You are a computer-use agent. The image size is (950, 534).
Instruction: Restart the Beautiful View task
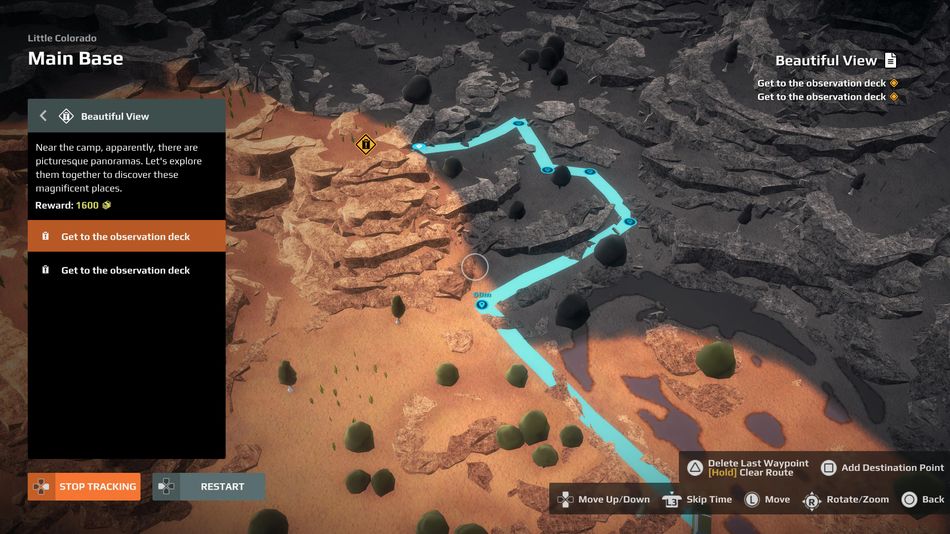[209, 487]
